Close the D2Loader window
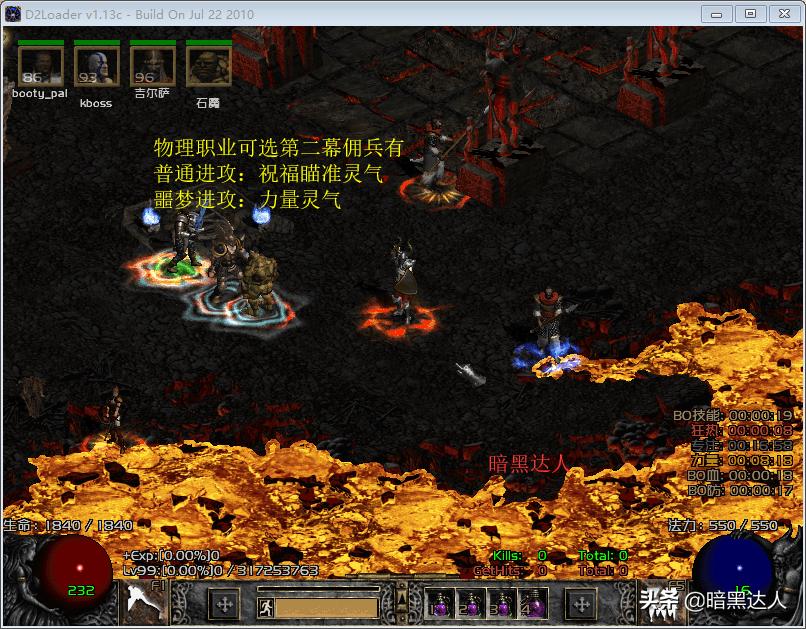 point(781,13)
